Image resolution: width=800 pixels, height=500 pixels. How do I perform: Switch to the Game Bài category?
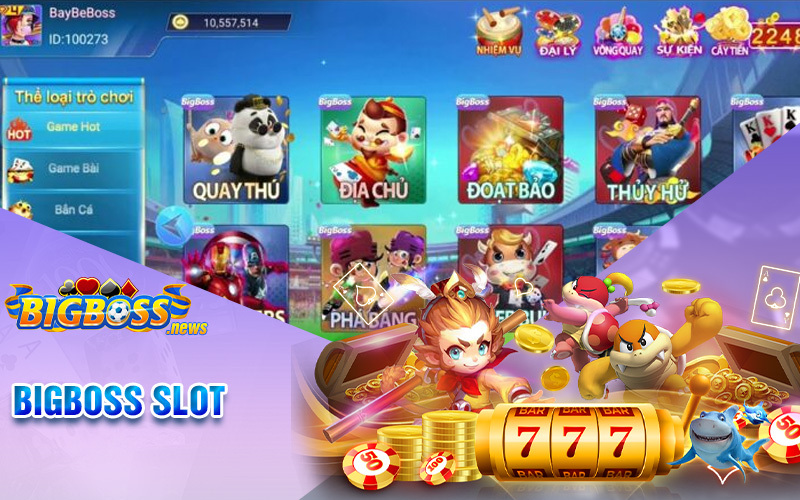(x=72, y=169)
